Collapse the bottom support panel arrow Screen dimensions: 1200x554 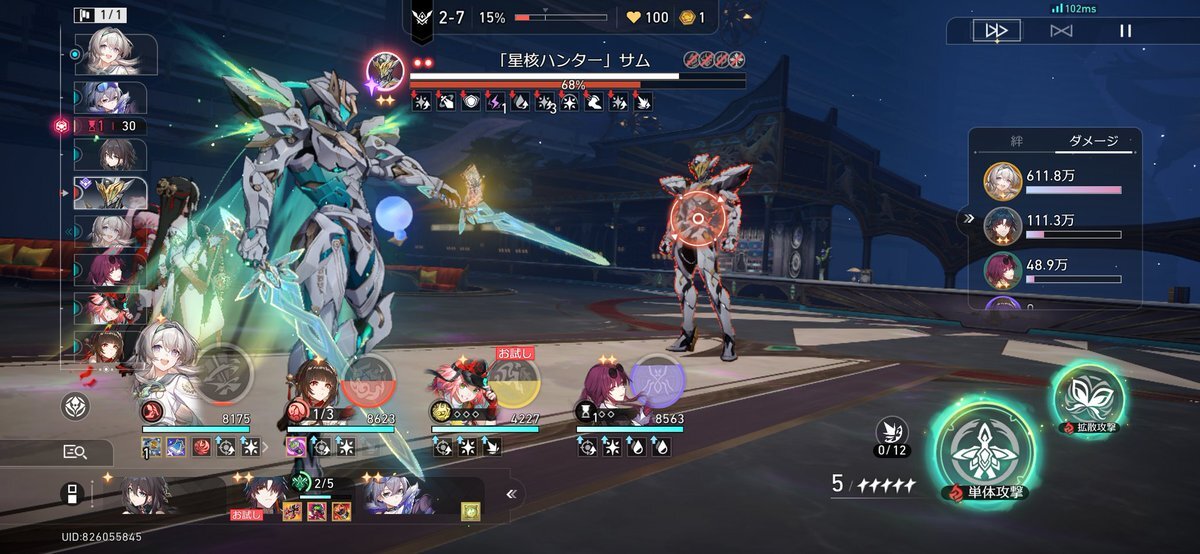click(511, 493)
